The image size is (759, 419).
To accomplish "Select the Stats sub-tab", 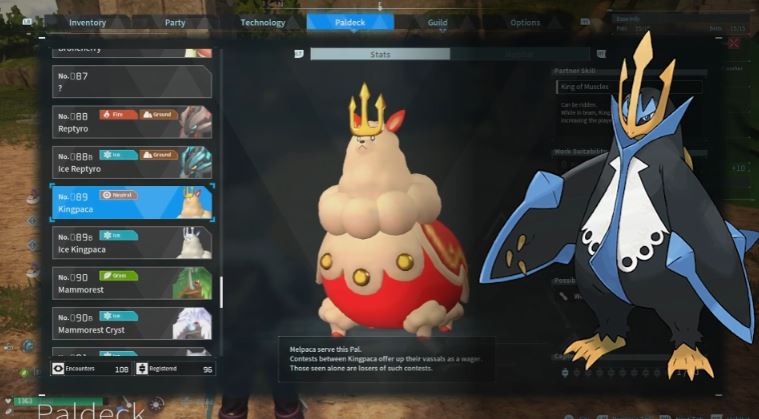I will [380, 54].
